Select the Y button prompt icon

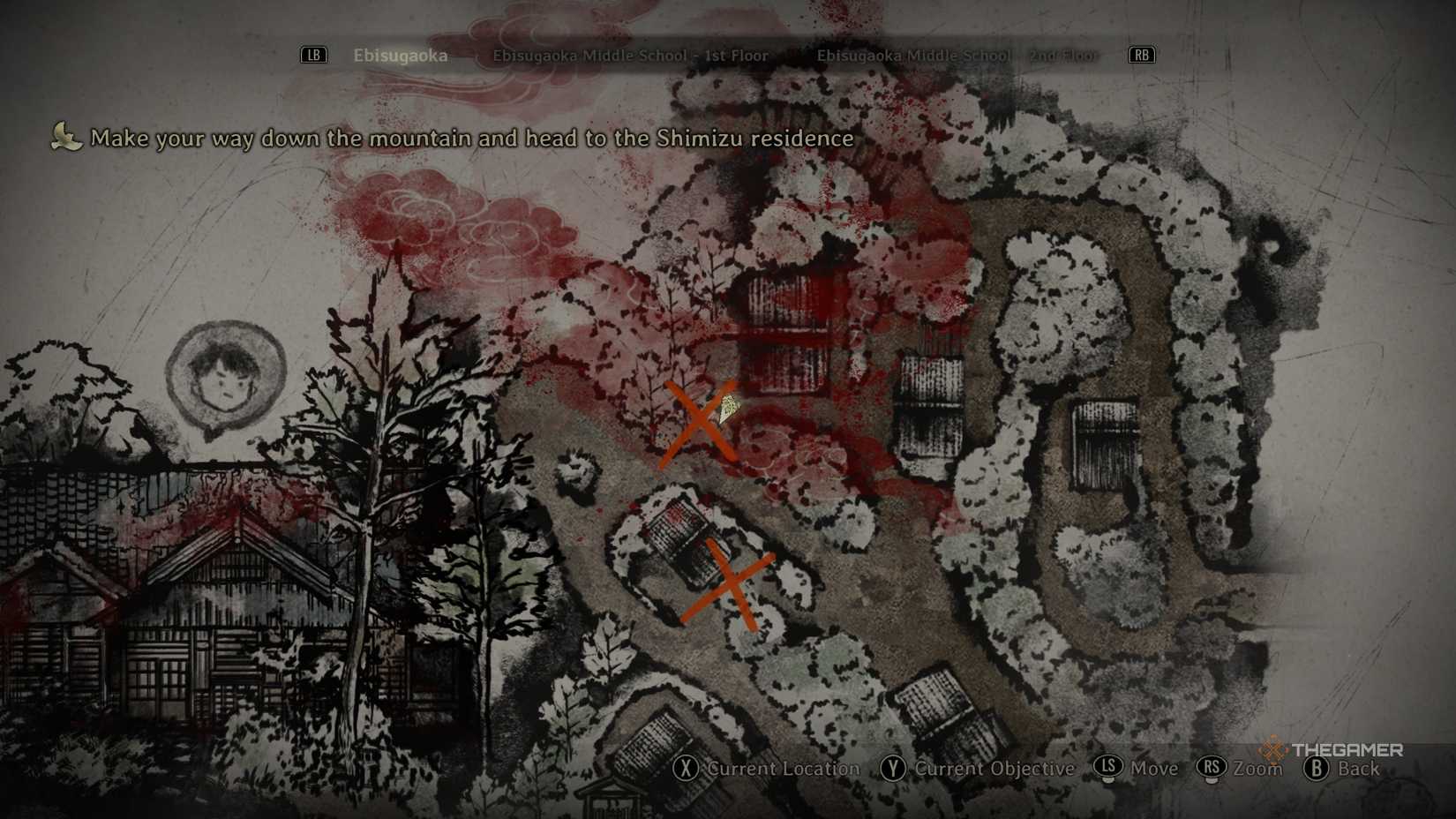892,770
